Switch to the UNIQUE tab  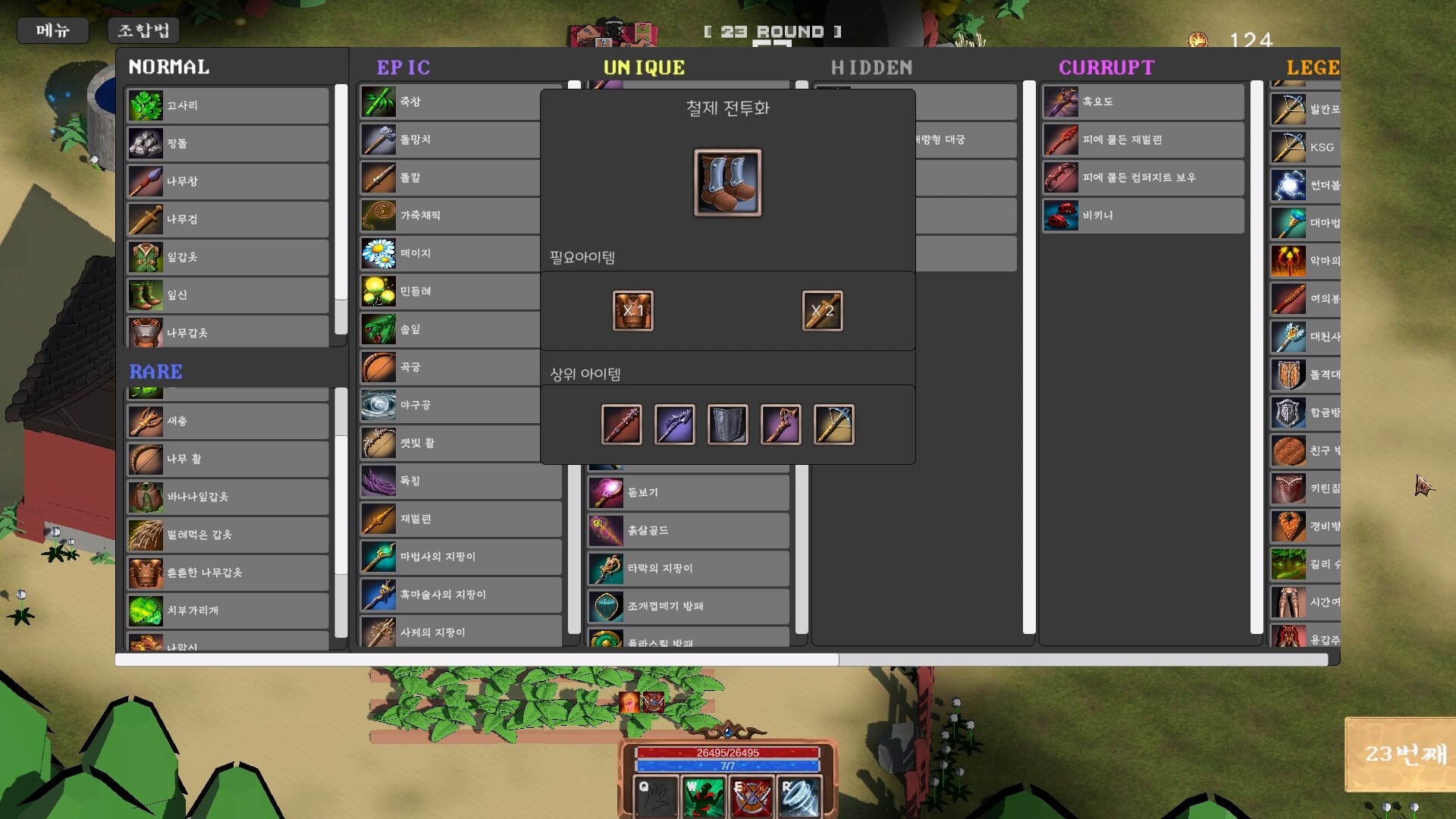[x=644, y=67]
